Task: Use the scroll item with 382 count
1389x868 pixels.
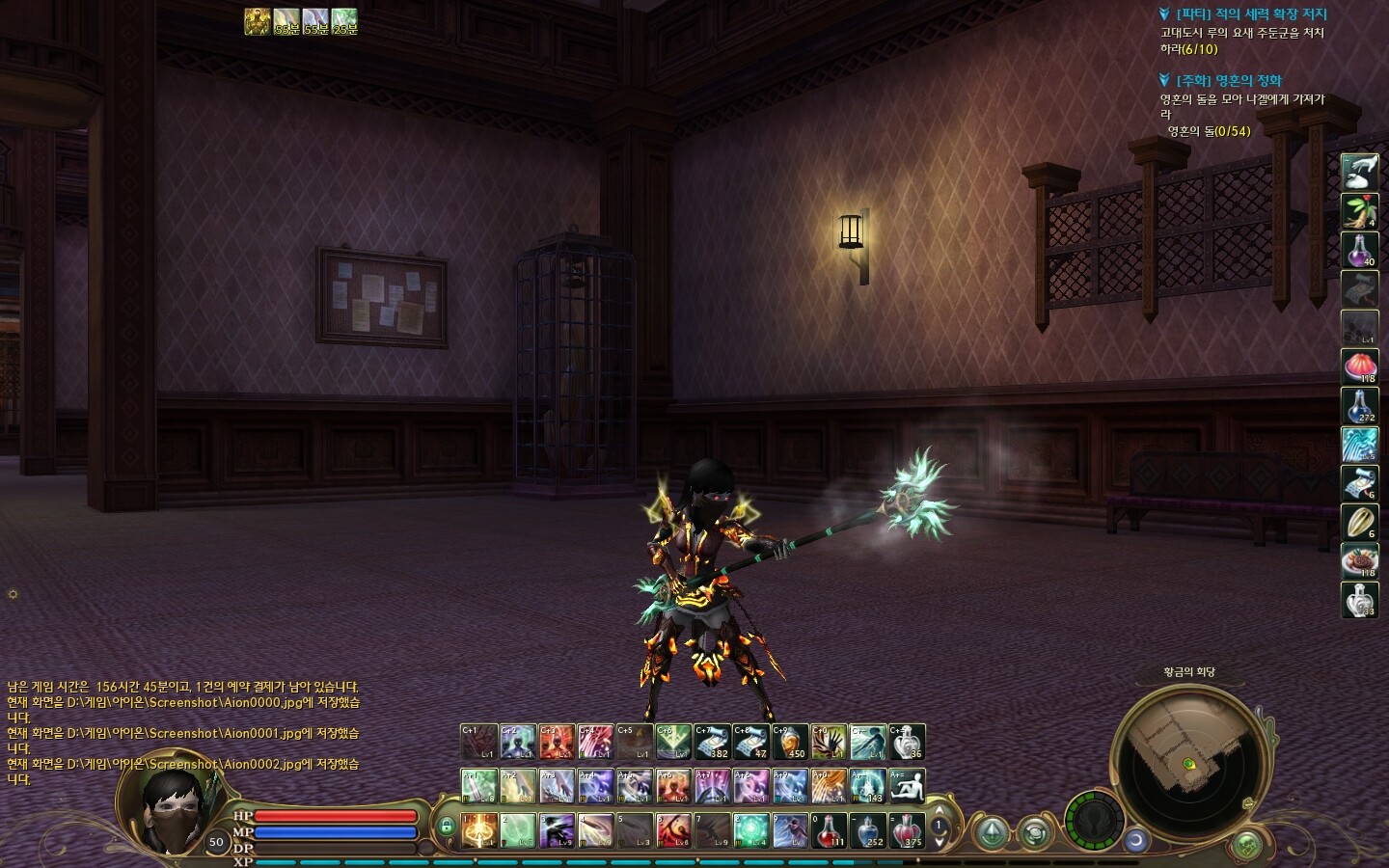Action: pos(712,742)
